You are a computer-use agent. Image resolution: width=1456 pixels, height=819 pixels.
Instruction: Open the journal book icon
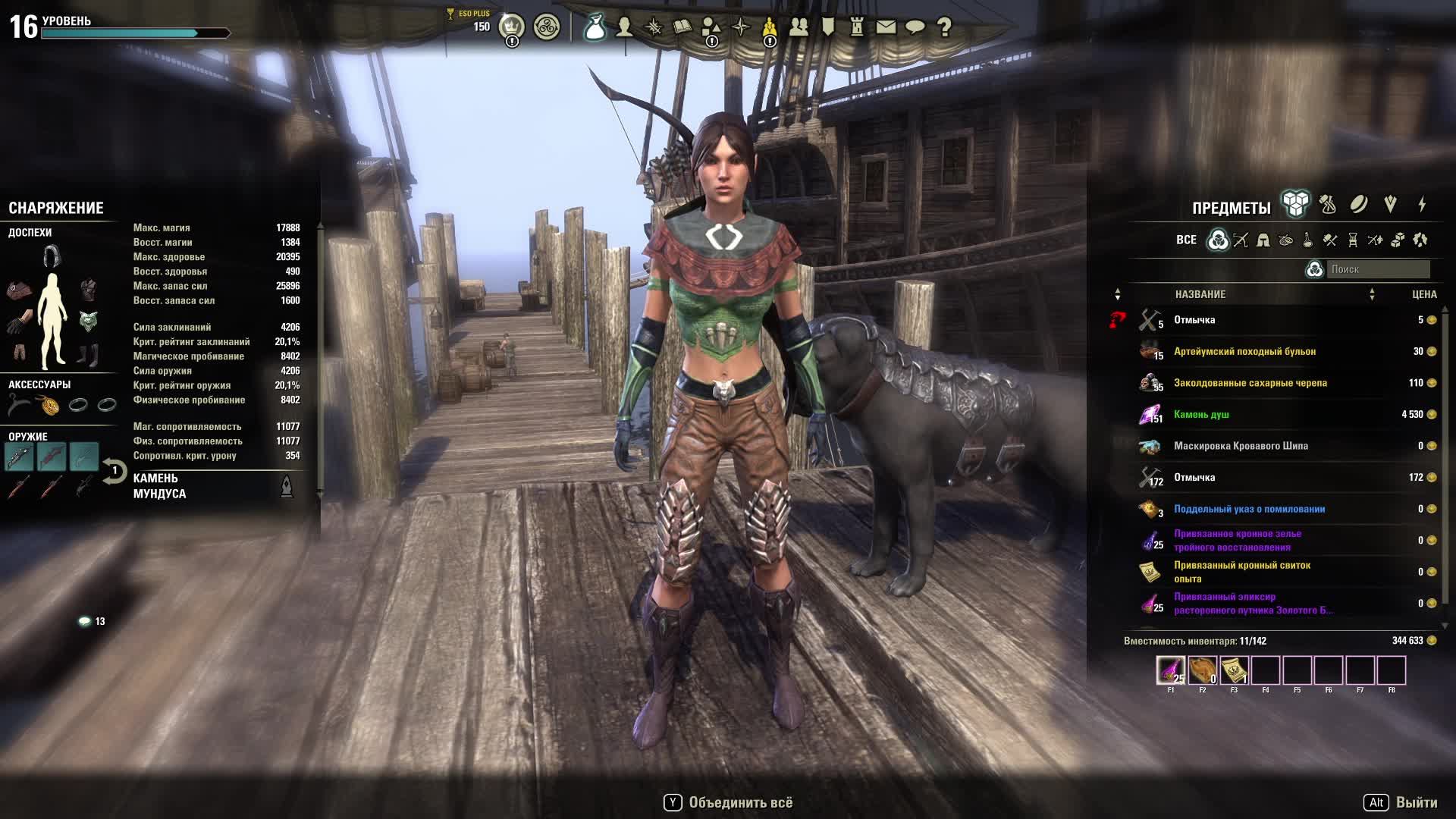682,27
